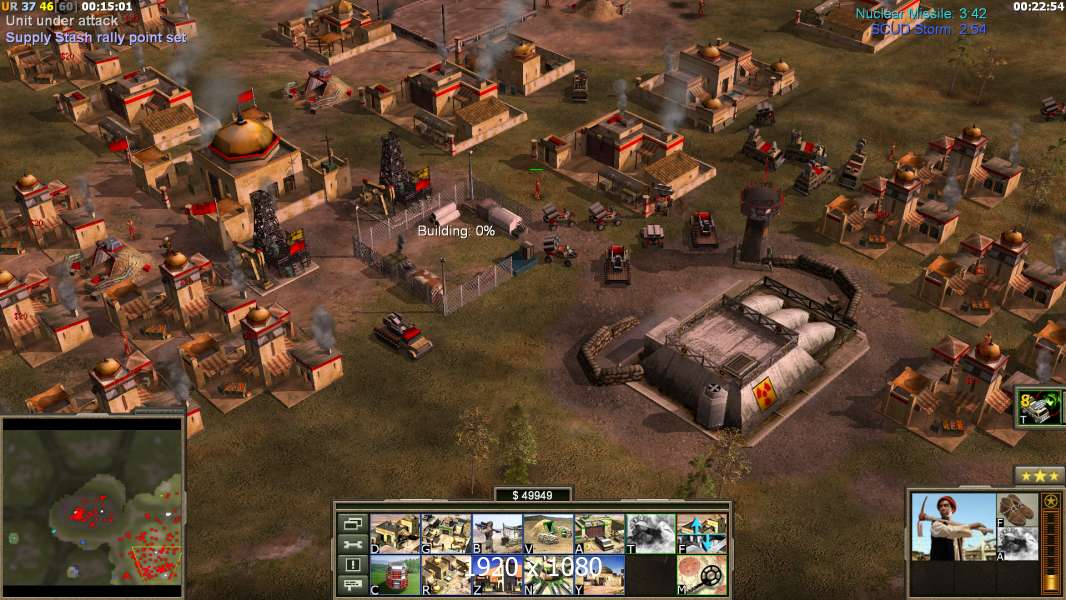Image resolution: width=1066 pixels, height=600 pixels.
Task: Click the blue arrows building icon (F)
Action: (x=702, y=534)
